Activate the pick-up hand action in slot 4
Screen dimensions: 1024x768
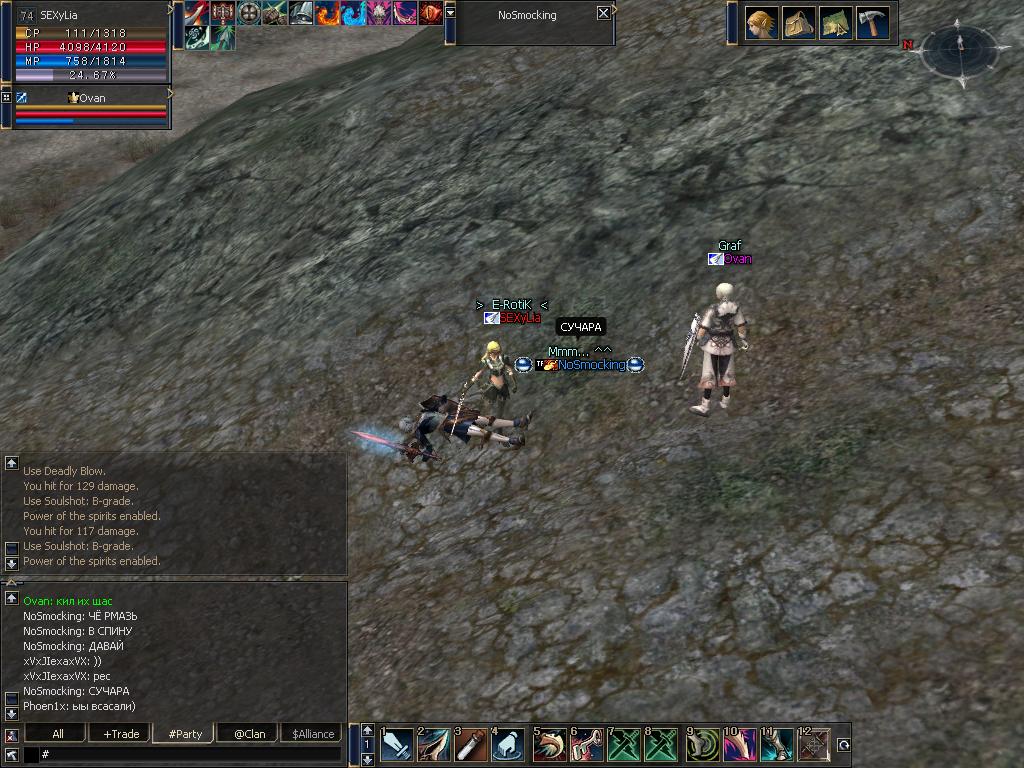click(509, 745)
